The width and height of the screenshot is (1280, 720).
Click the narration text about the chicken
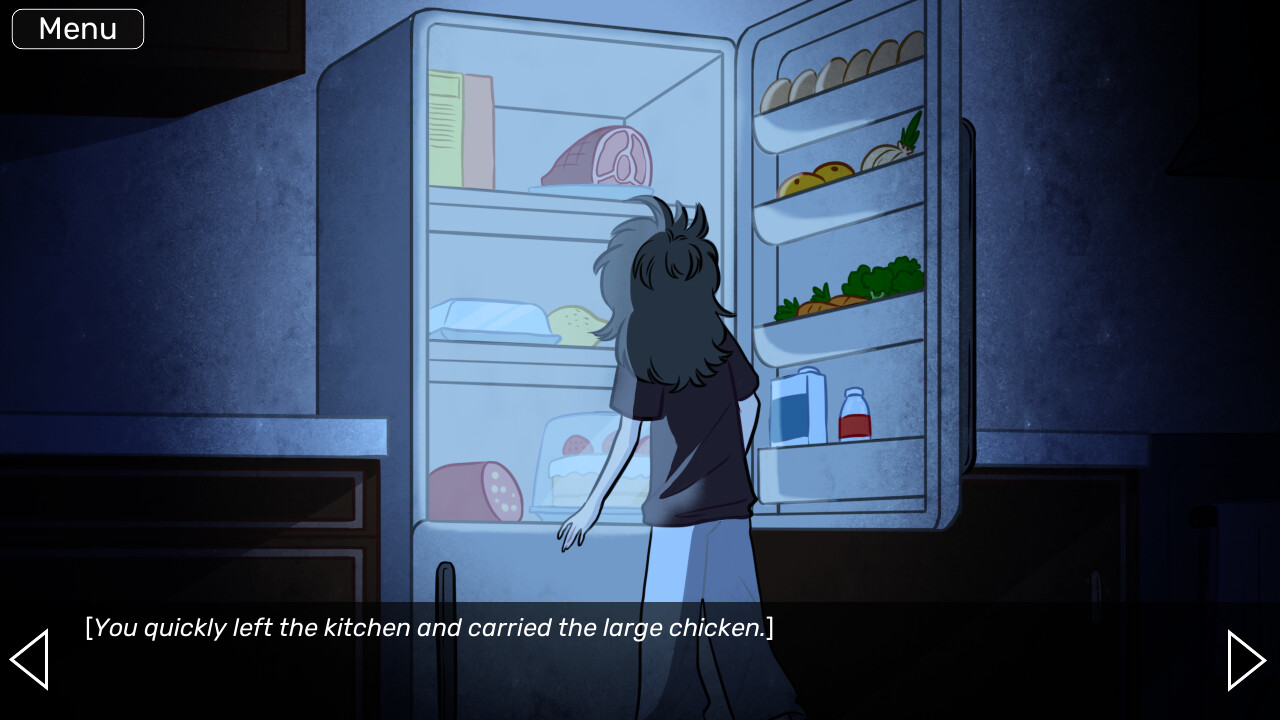point(428,628)
